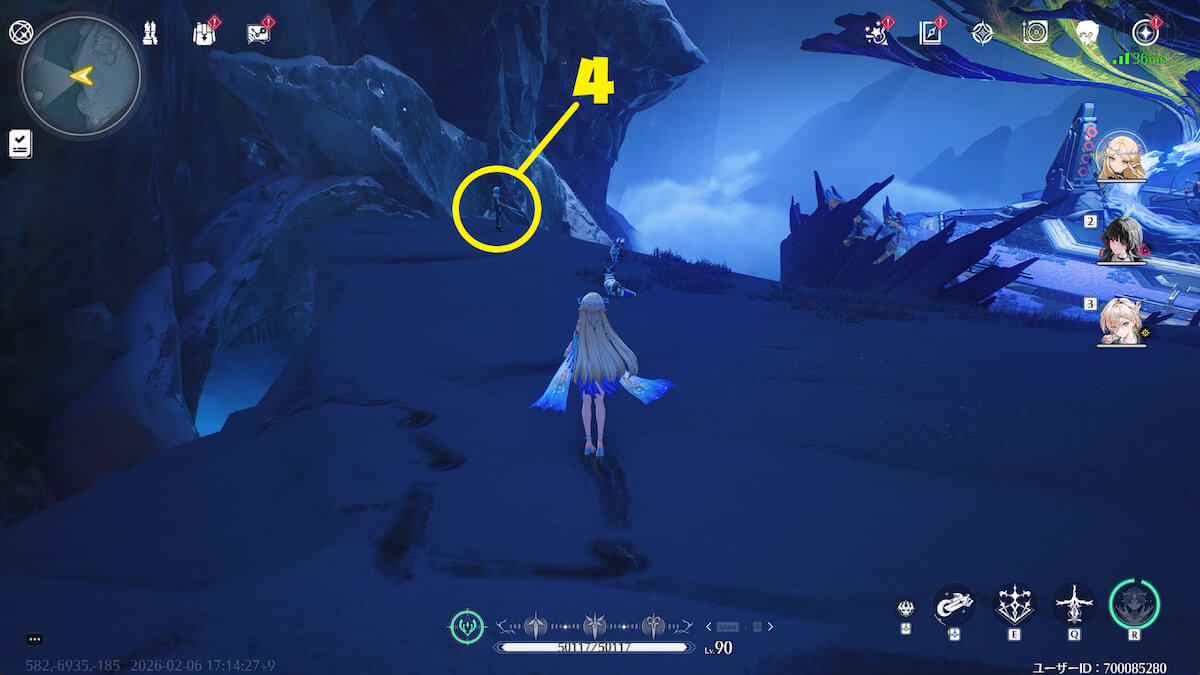Open the small ellipsis chat button

click(35, 639)
